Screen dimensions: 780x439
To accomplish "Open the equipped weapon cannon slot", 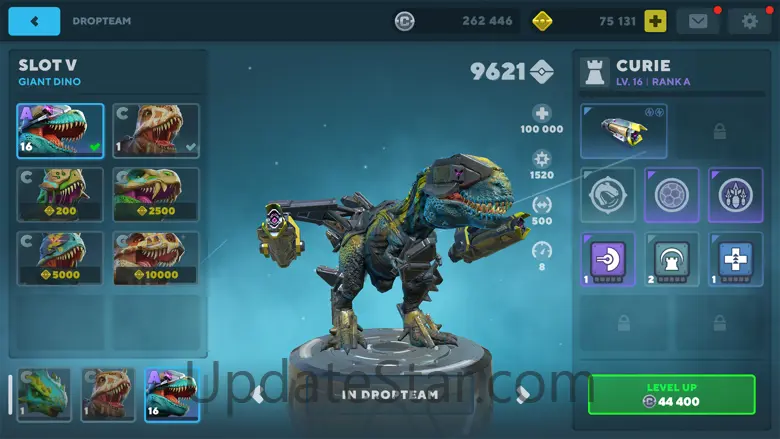I will pyautogui.click(x=623, y=131).
